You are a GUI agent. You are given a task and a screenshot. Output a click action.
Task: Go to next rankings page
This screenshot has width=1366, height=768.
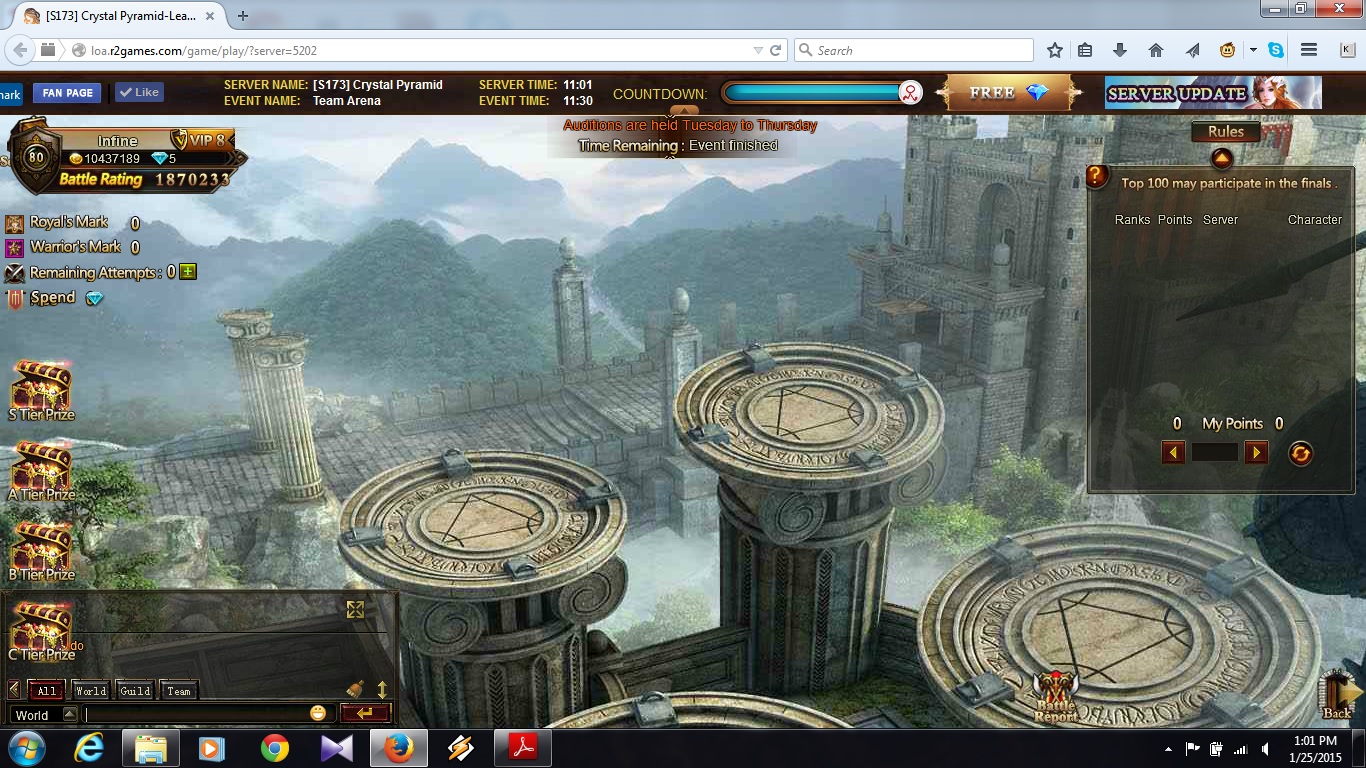[x=1256, y=453]
